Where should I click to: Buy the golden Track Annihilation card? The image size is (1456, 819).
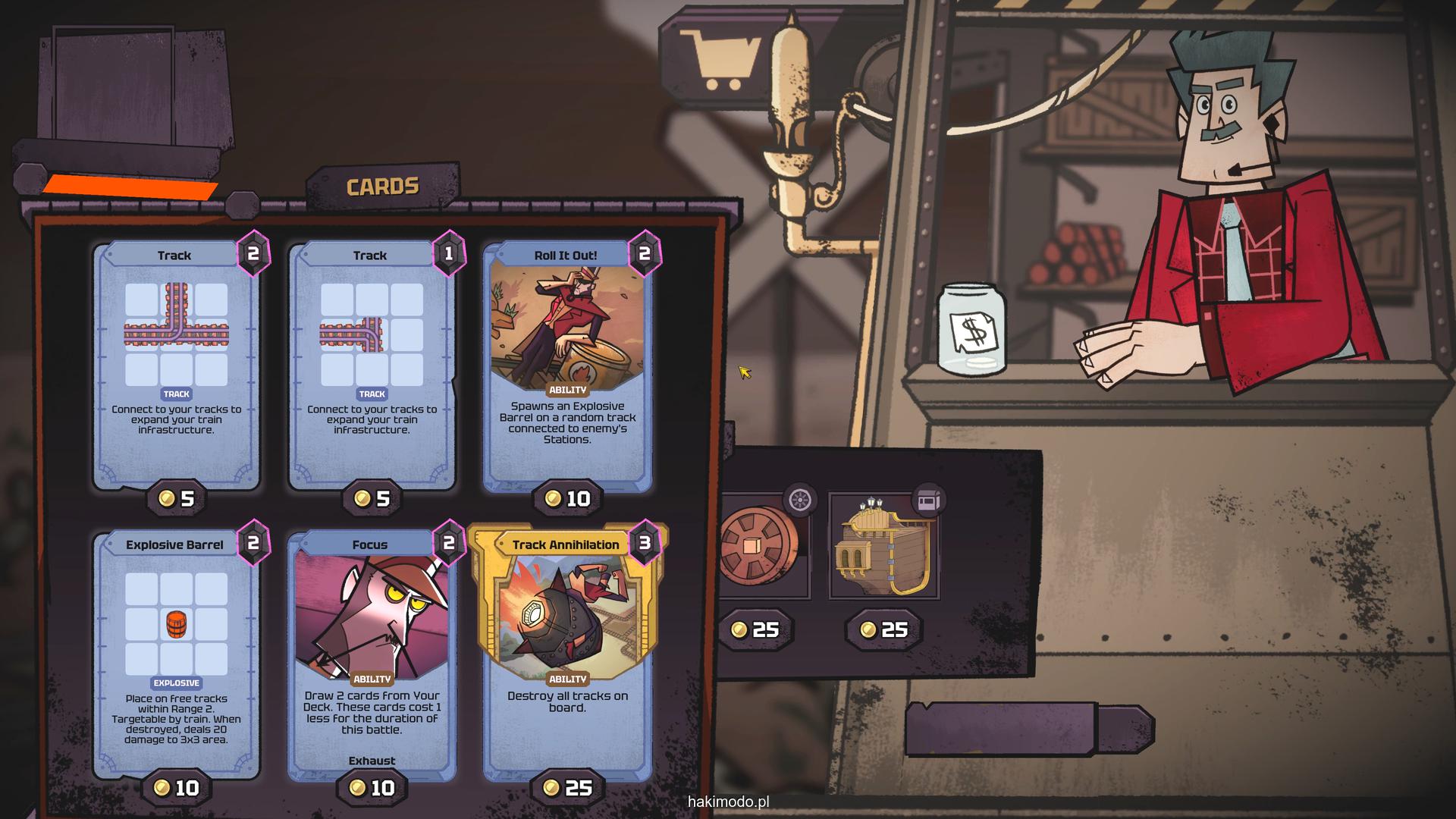pyautogui.click(x=567, y=654)
